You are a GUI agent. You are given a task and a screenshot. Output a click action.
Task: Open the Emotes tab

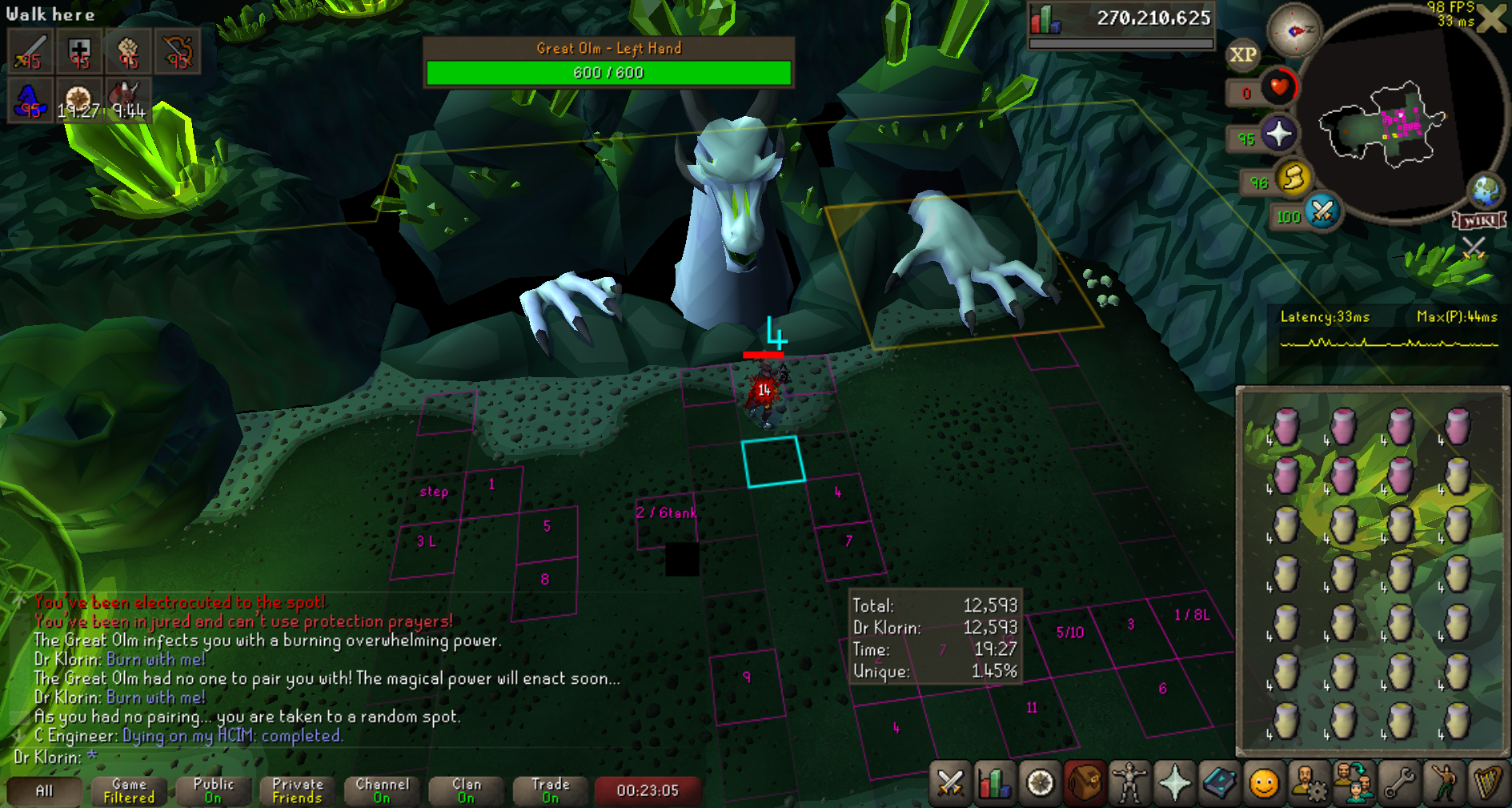pyautogui.click(x=1443, y=782)
